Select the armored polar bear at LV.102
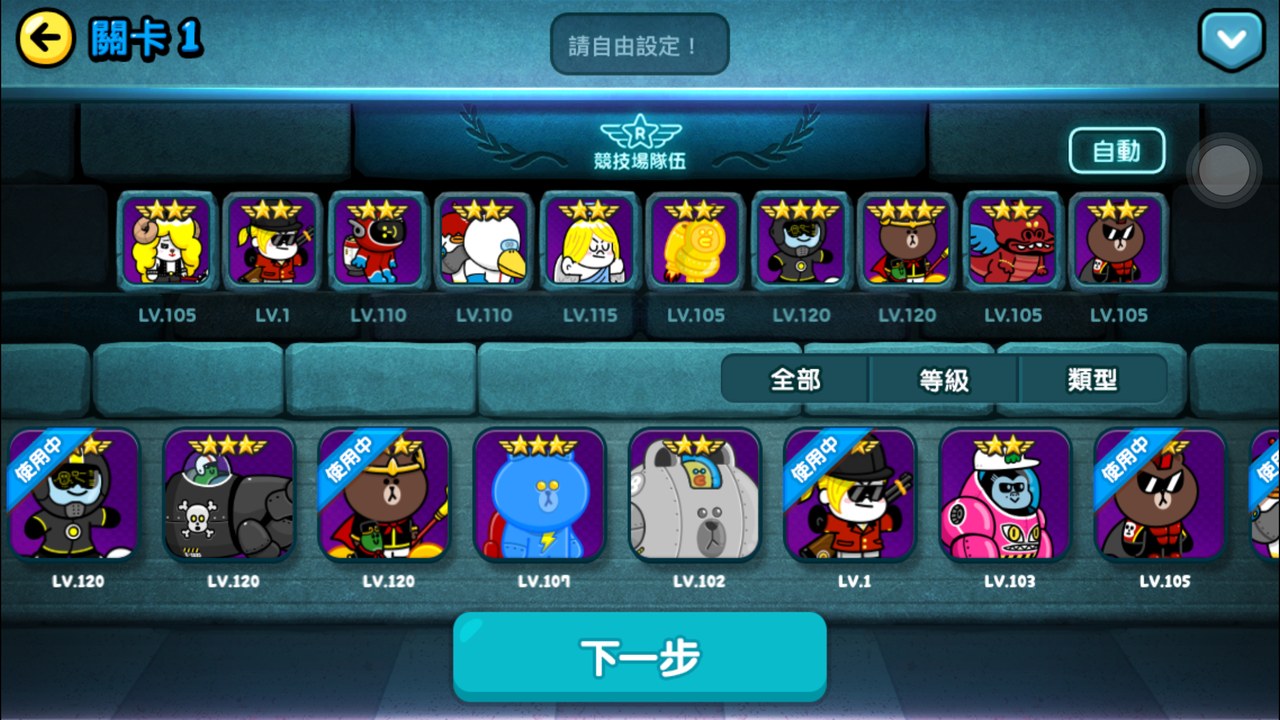 point(695,497)
